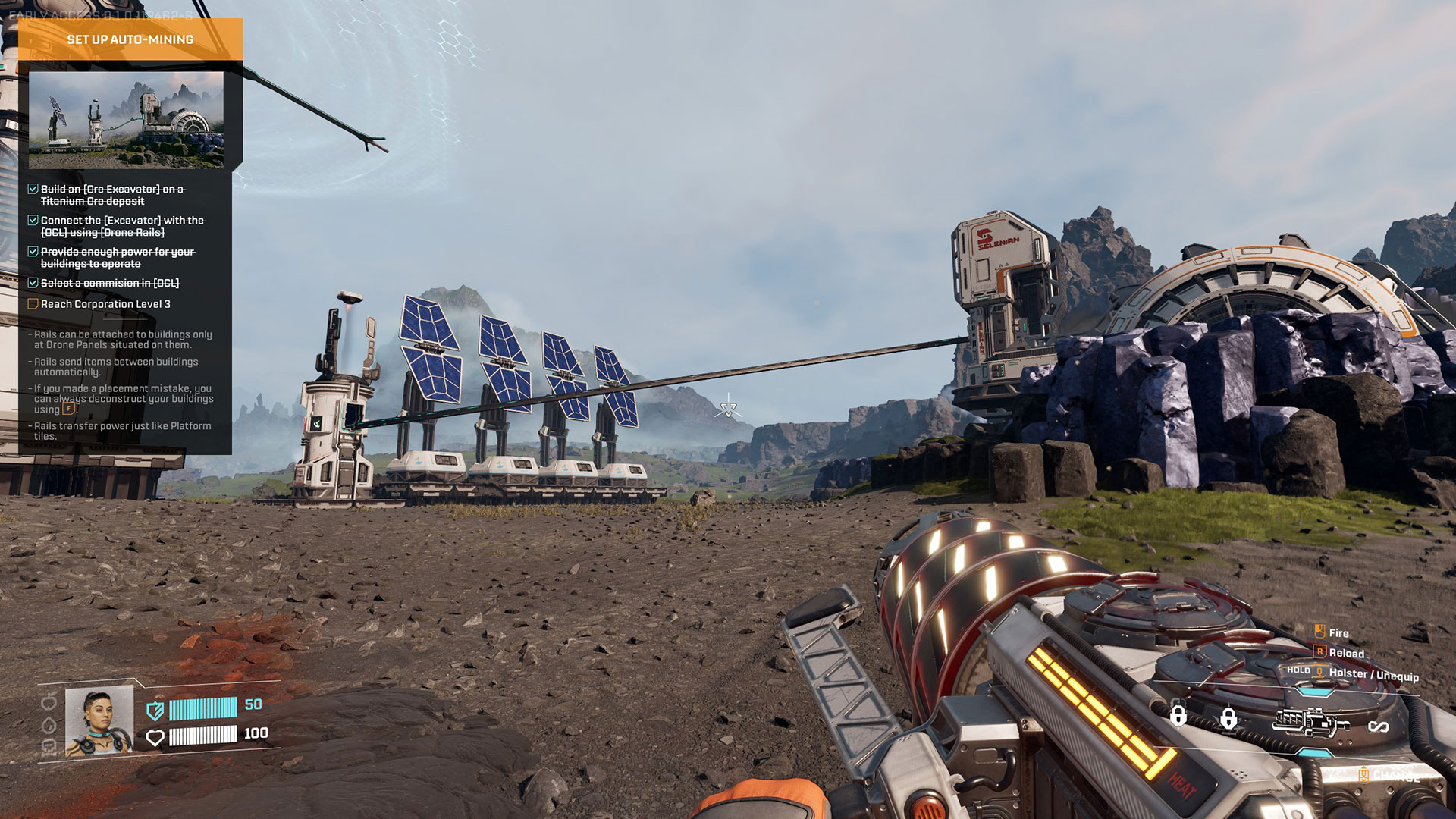Screen dimensions: 1456x819
Task: Open the auto-mining quest preview thumbnail
Action: (x=126, y=120)
